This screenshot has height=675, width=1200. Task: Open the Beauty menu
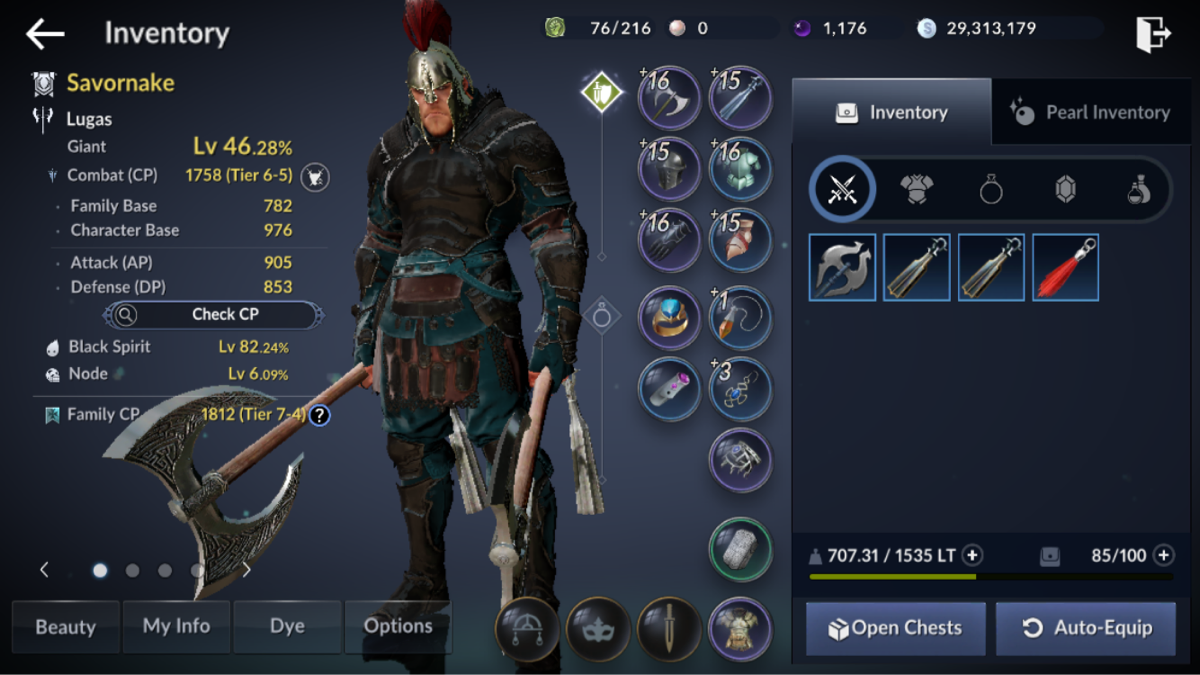[x=66, y=627]
